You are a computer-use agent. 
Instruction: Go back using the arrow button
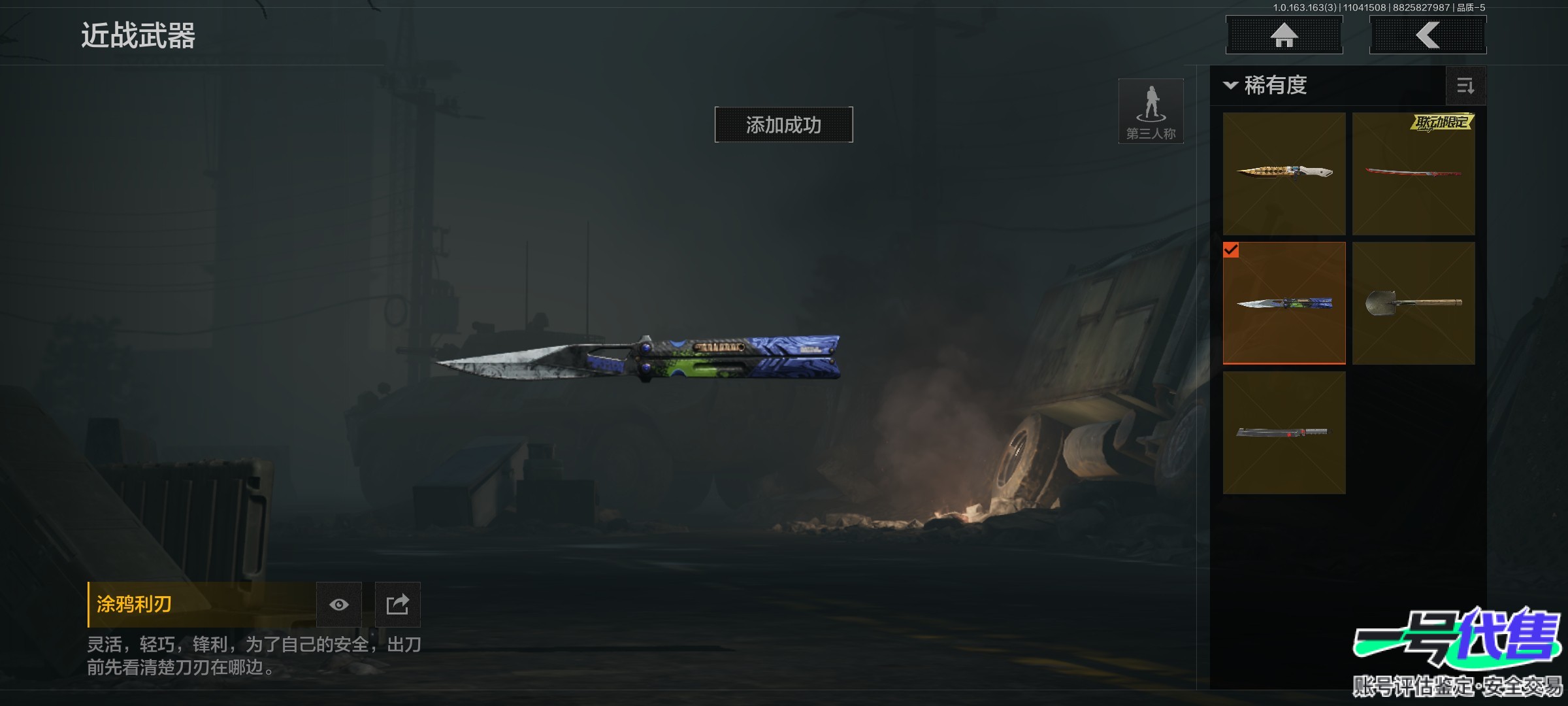click(x=1428, y=35)
